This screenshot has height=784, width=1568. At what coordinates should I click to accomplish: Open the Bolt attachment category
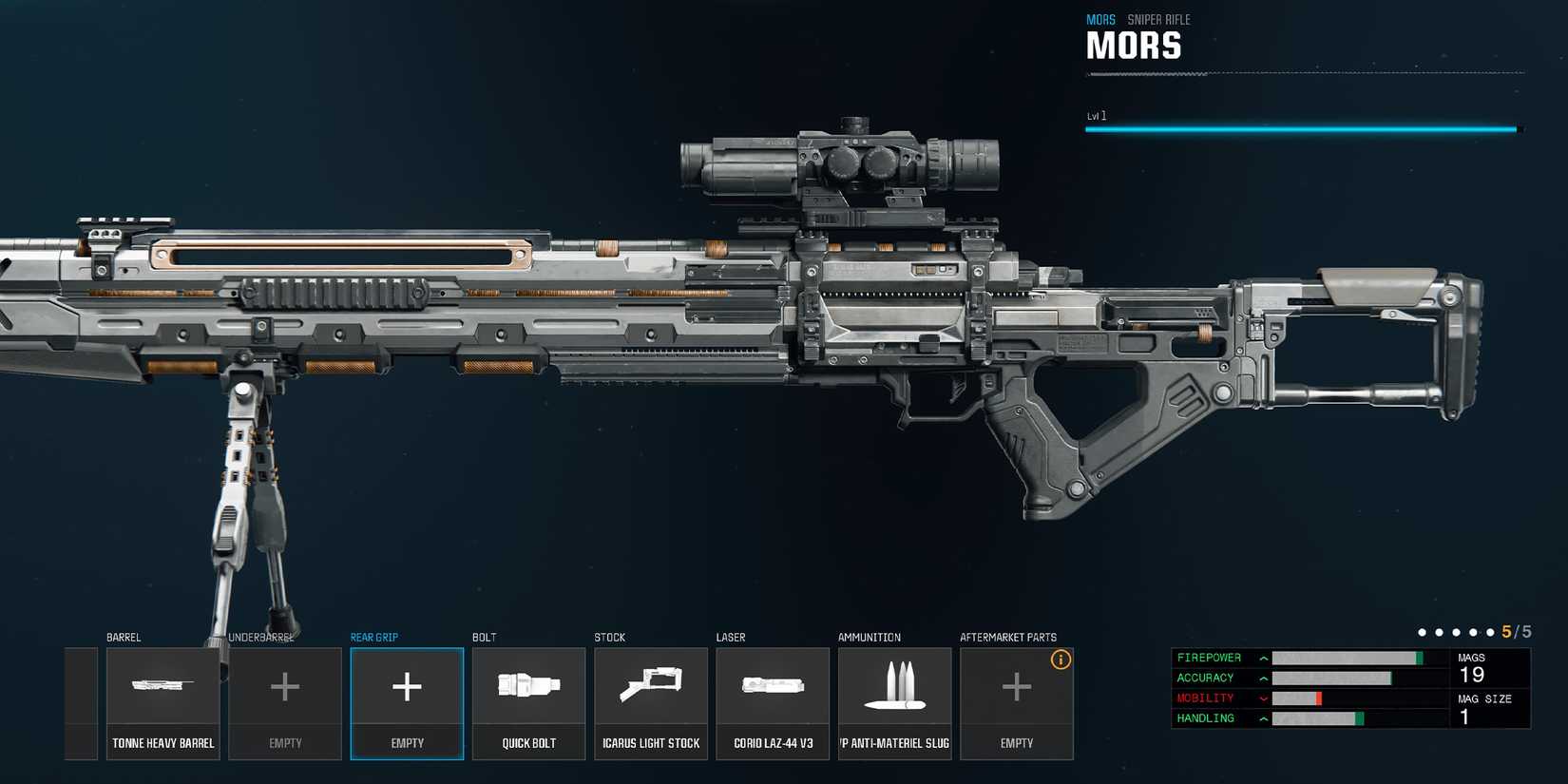[483, 637]
